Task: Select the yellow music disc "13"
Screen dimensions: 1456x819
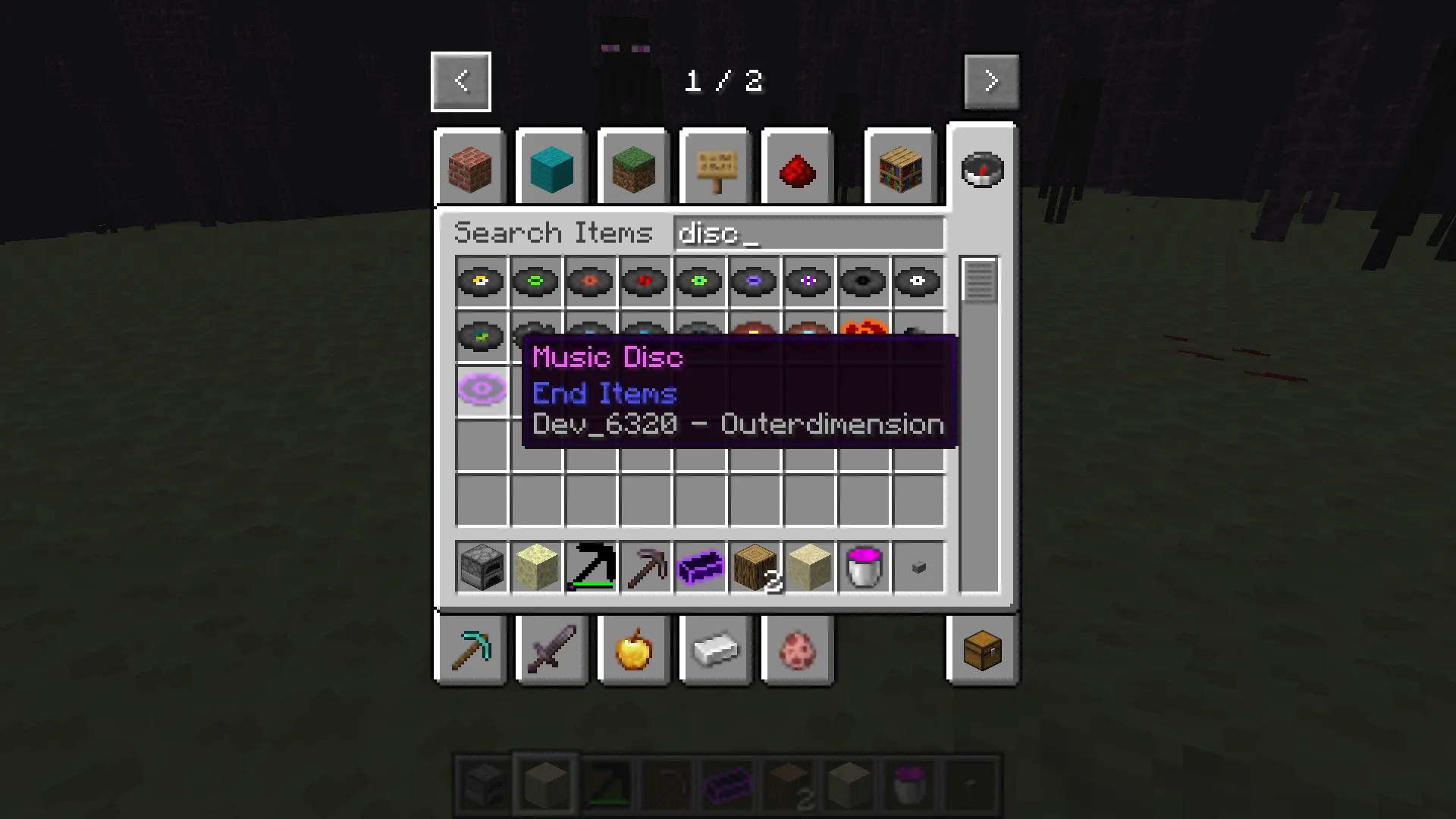Action: click(481, 281)
